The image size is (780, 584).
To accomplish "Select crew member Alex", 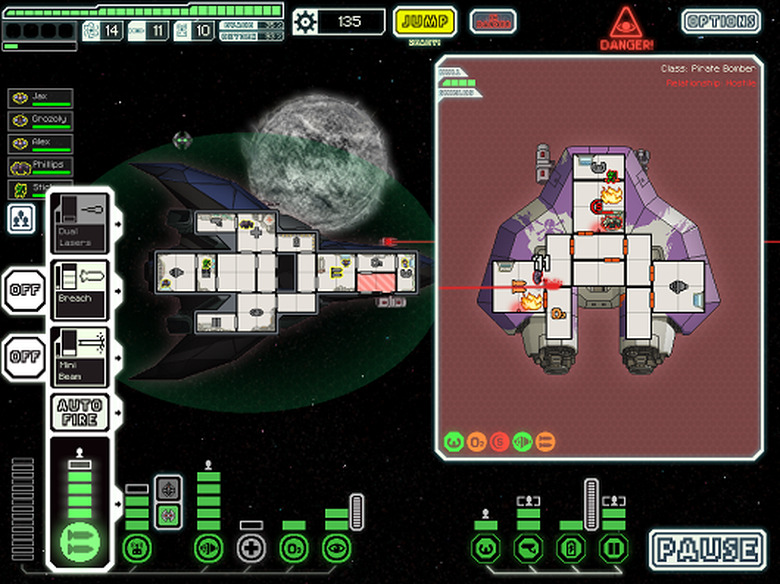I will click(41, 143).
